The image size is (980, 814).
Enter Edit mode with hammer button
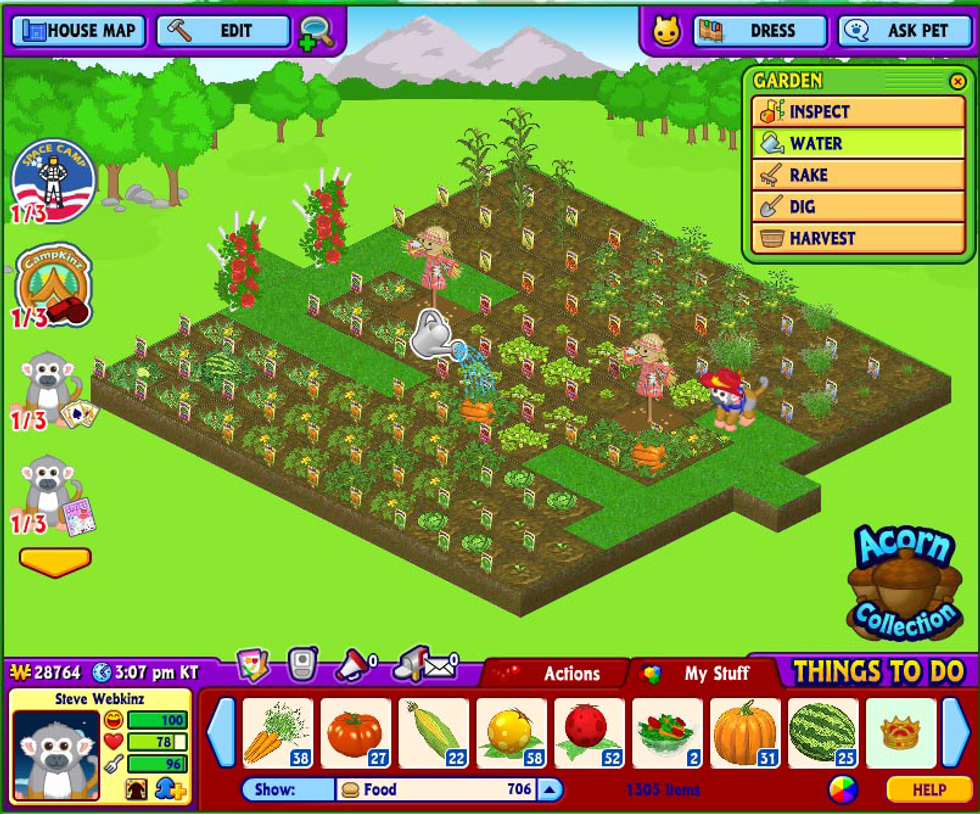pos(223,31)
